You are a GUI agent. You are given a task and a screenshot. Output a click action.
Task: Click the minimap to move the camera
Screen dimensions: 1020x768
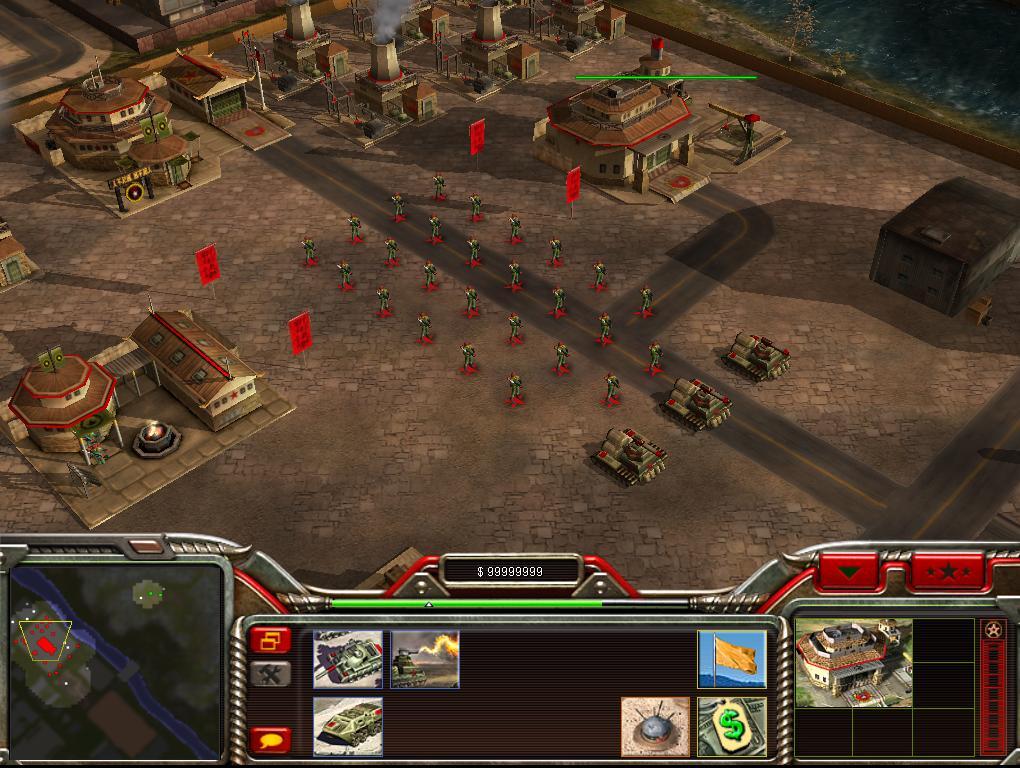click(x=115, y=660)
